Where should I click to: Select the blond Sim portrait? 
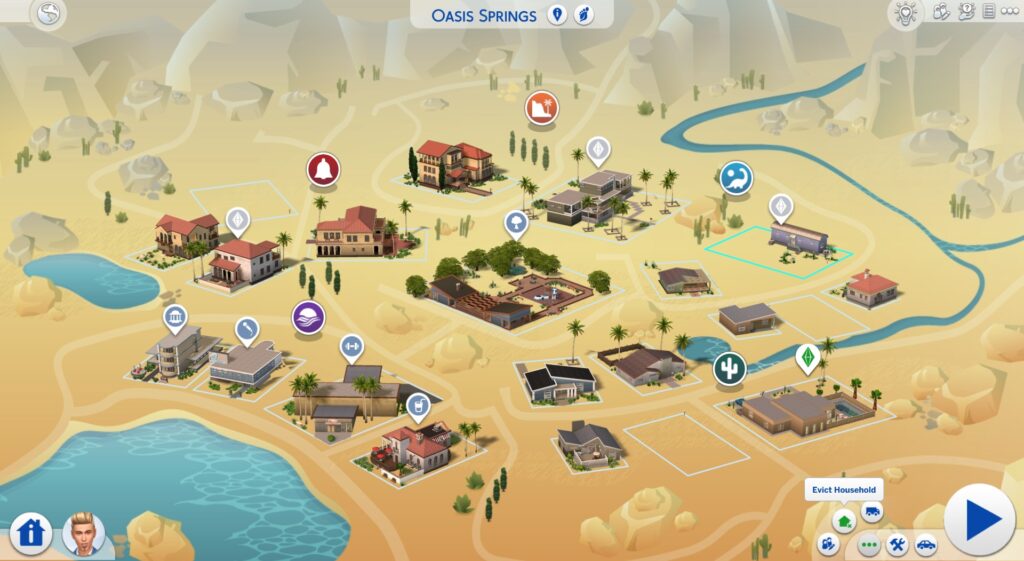click(x=83, y=533)
